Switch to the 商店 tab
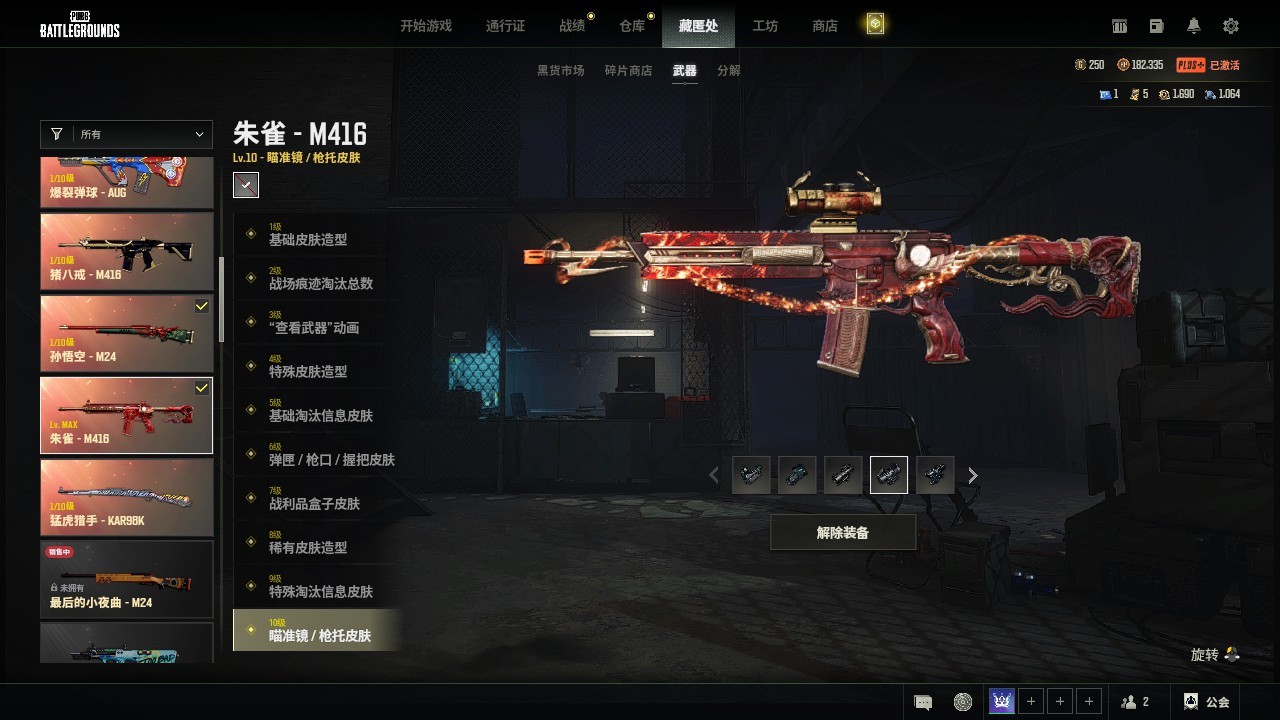Screen dimensions: 1280x720 point(825,26)
